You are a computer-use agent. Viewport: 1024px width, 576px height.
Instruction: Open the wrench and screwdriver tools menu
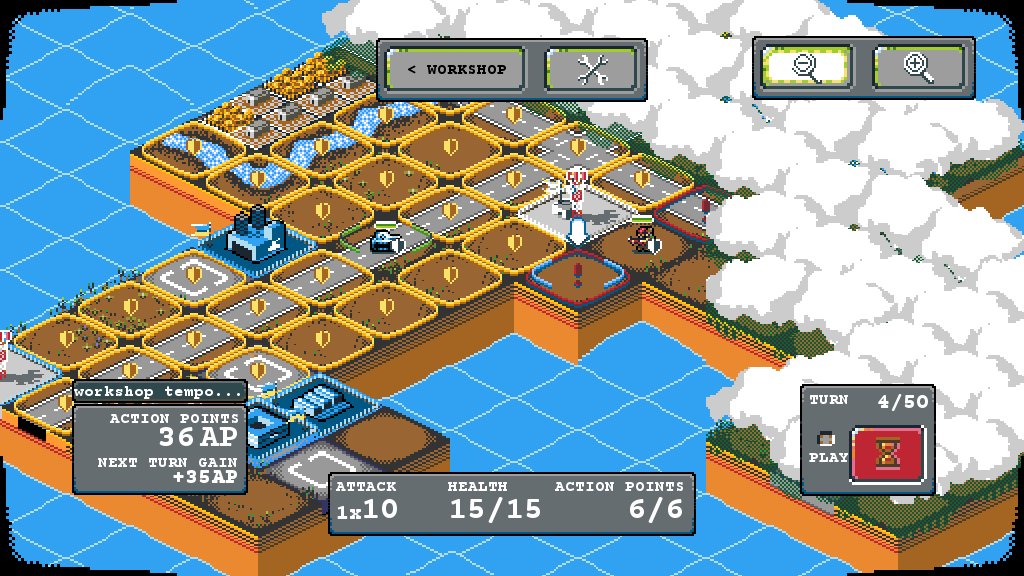tap(593, 69)
